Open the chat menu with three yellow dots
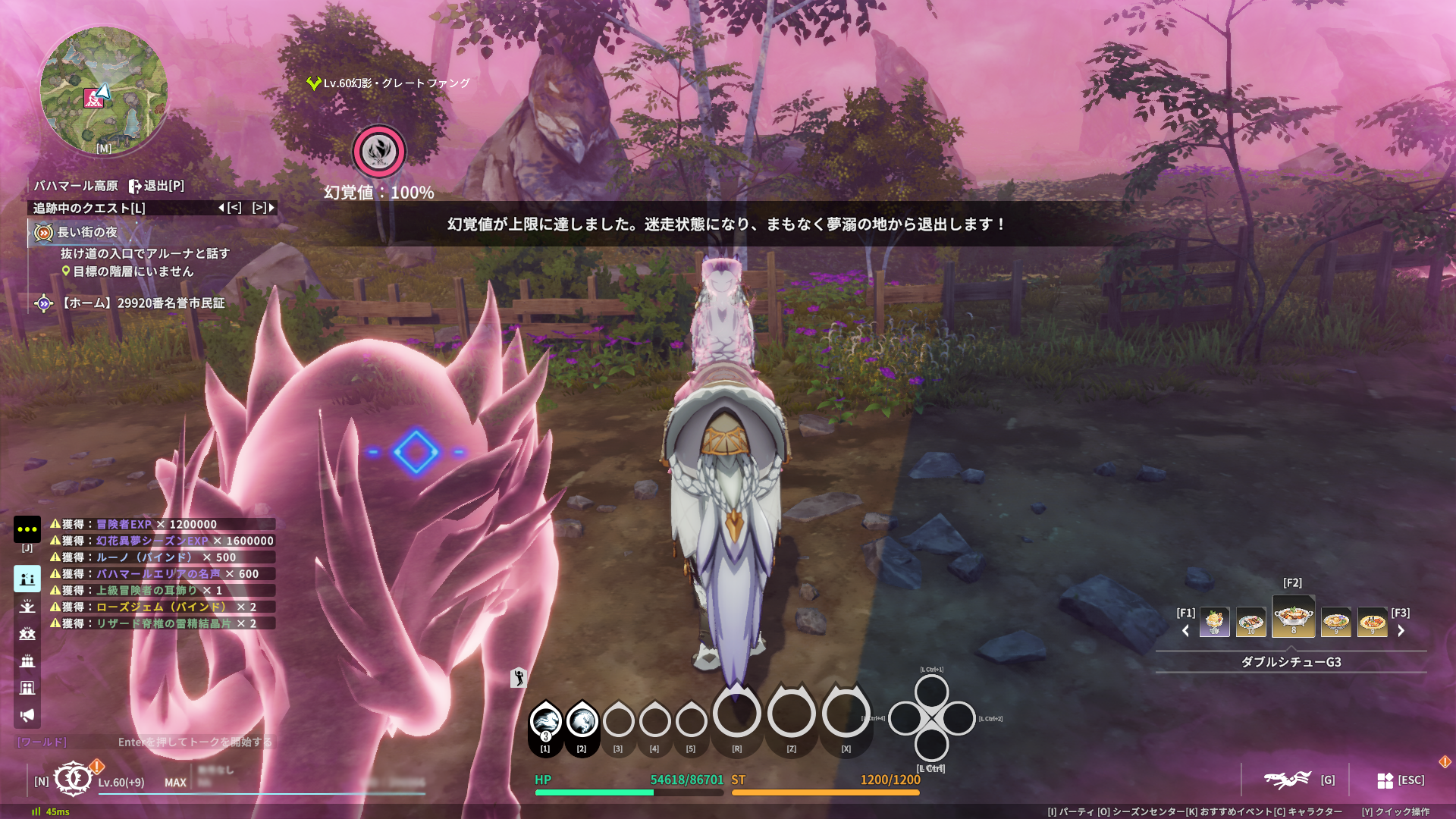The width and height of the screenshot is (1456, 819). [x=27, y=529]
